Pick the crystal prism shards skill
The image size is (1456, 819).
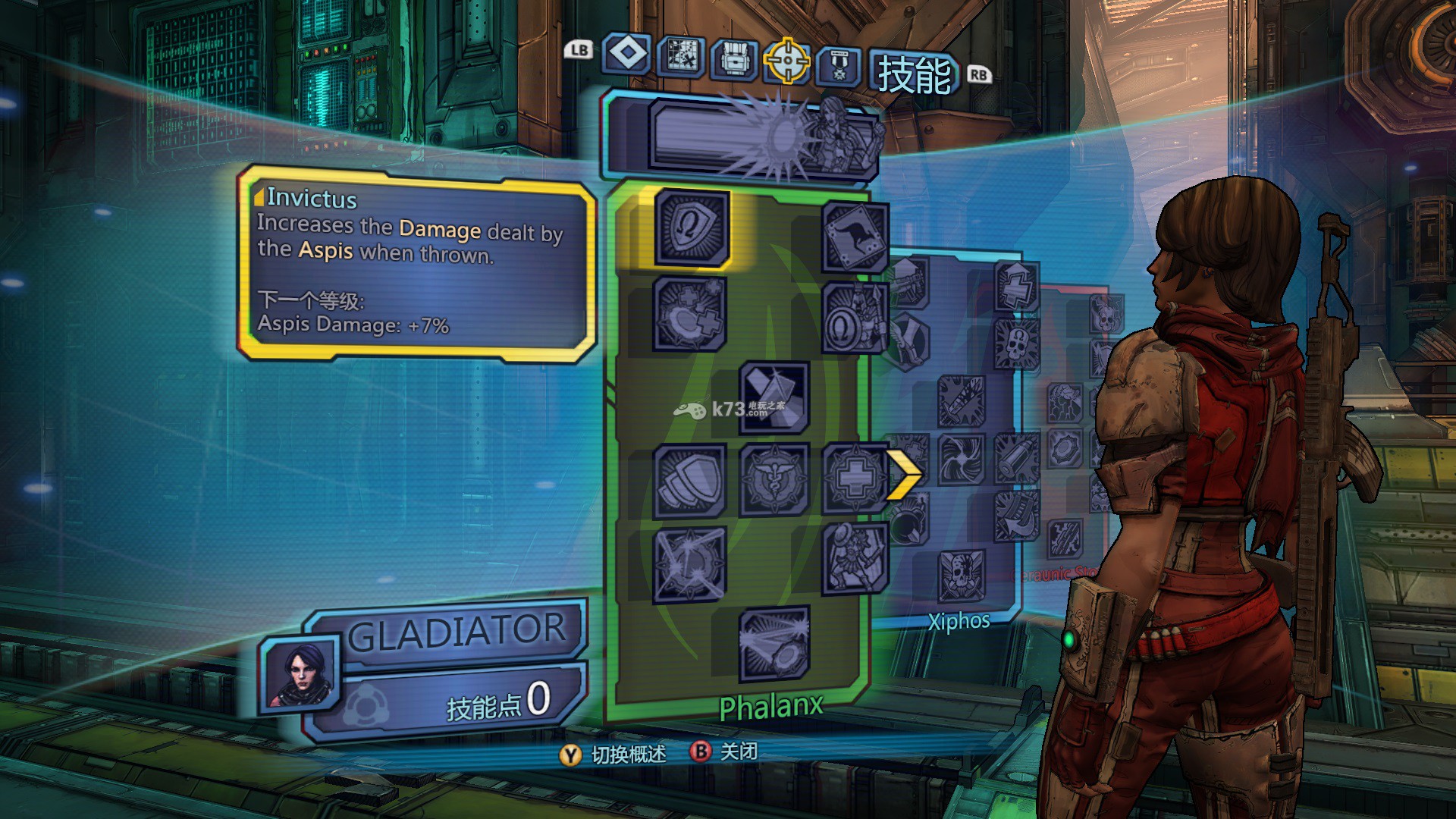click(773, 397)
